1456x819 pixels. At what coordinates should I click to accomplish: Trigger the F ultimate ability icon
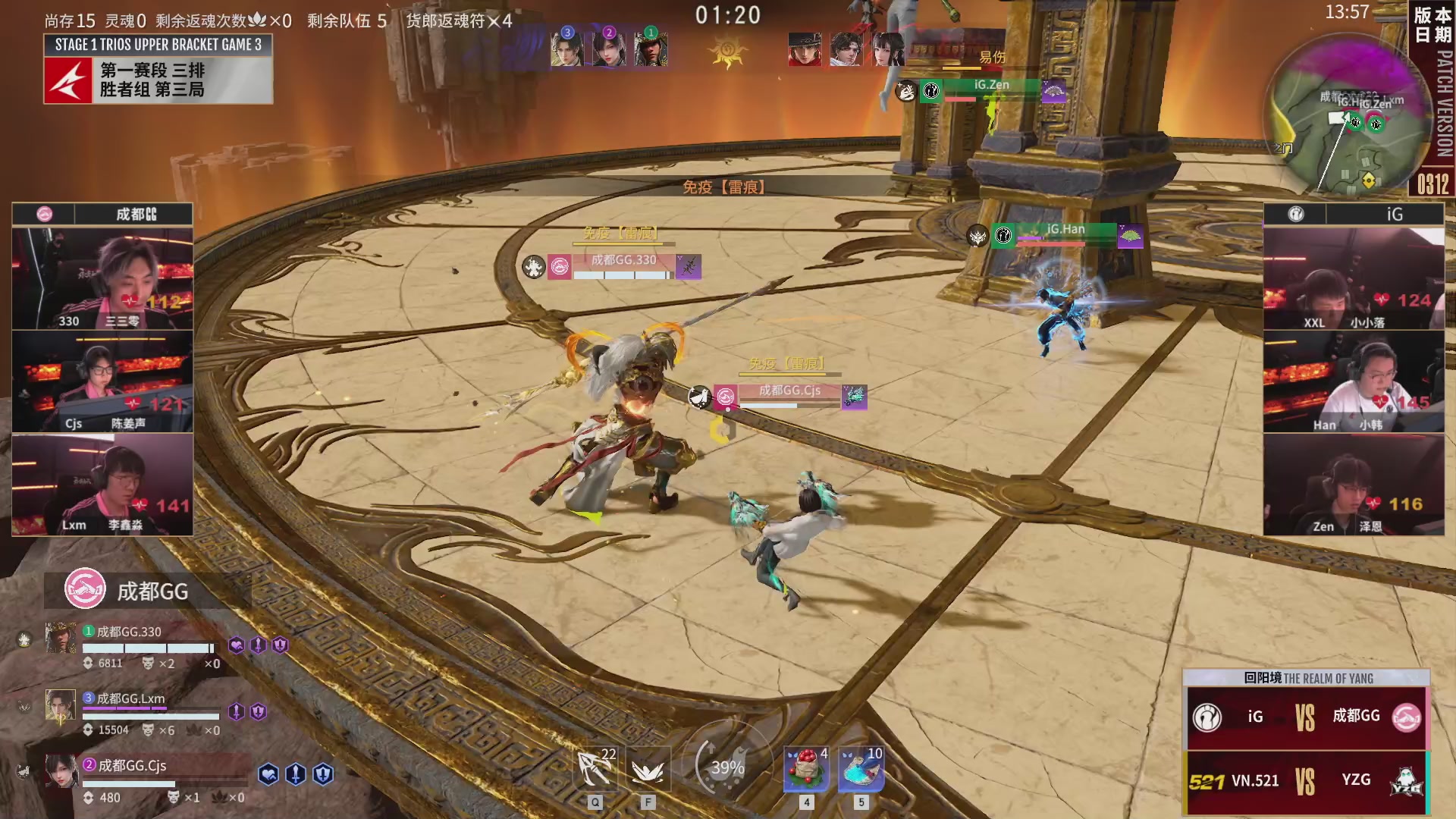648,770
